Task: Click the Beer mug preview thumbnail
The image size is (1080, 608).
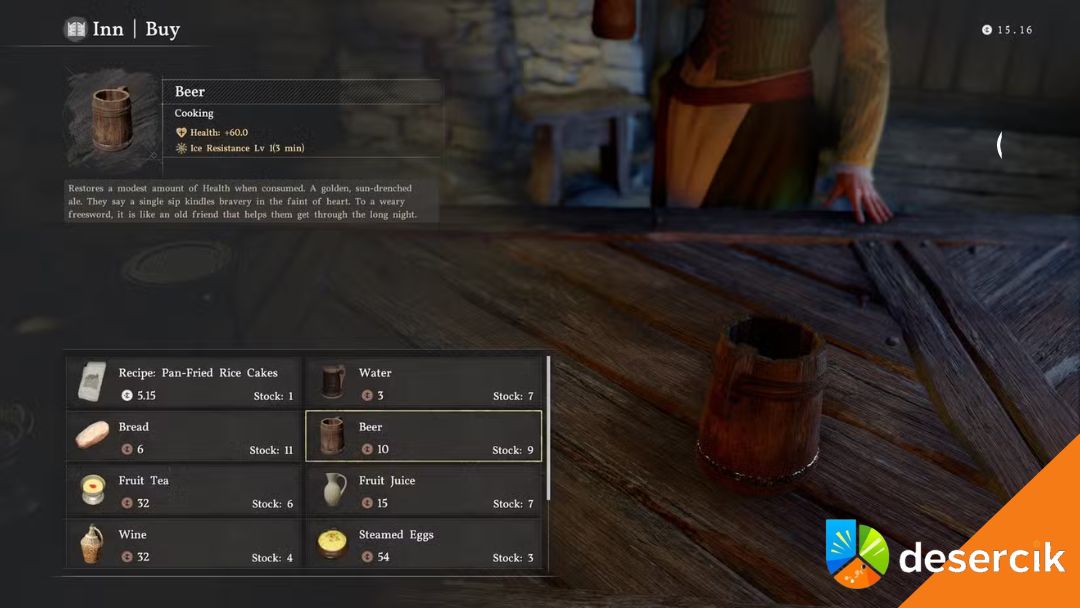Action: 113,120
